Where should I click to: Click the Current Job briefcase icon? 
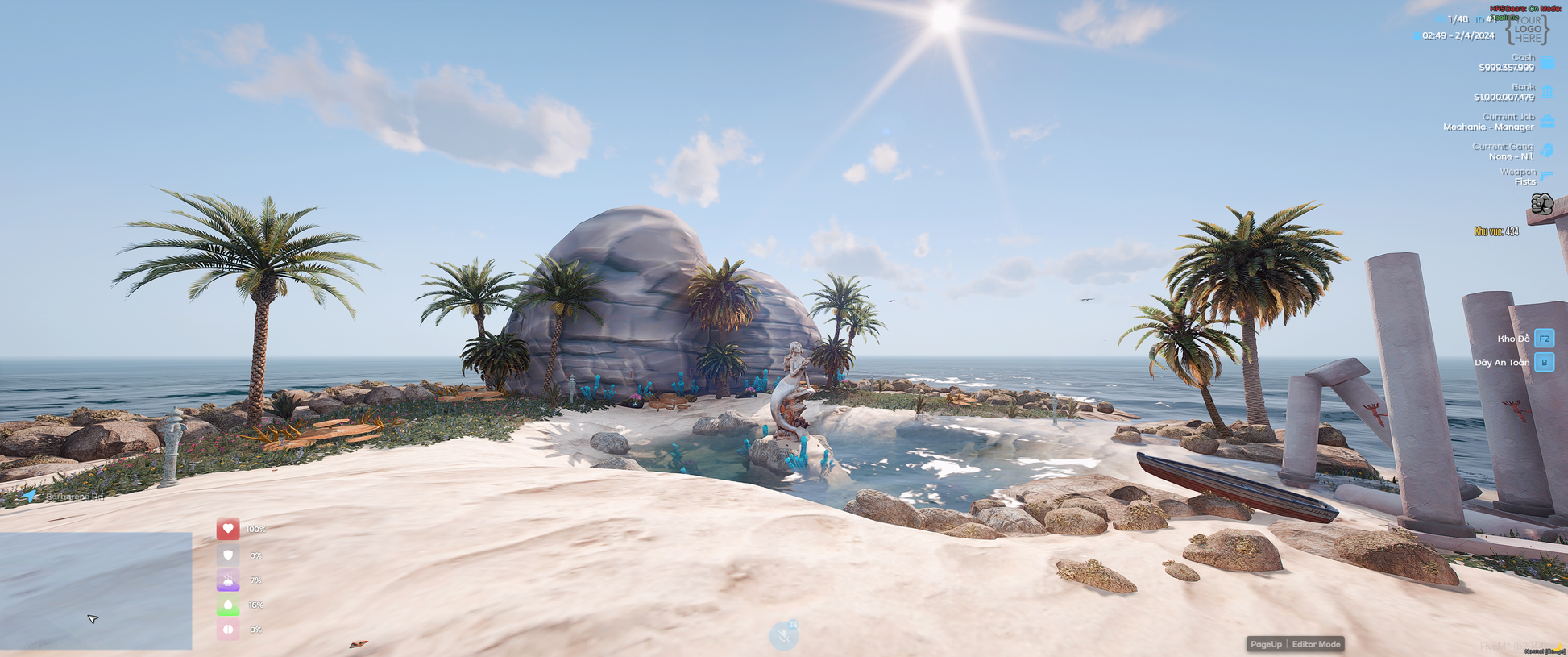point(1548,122)
